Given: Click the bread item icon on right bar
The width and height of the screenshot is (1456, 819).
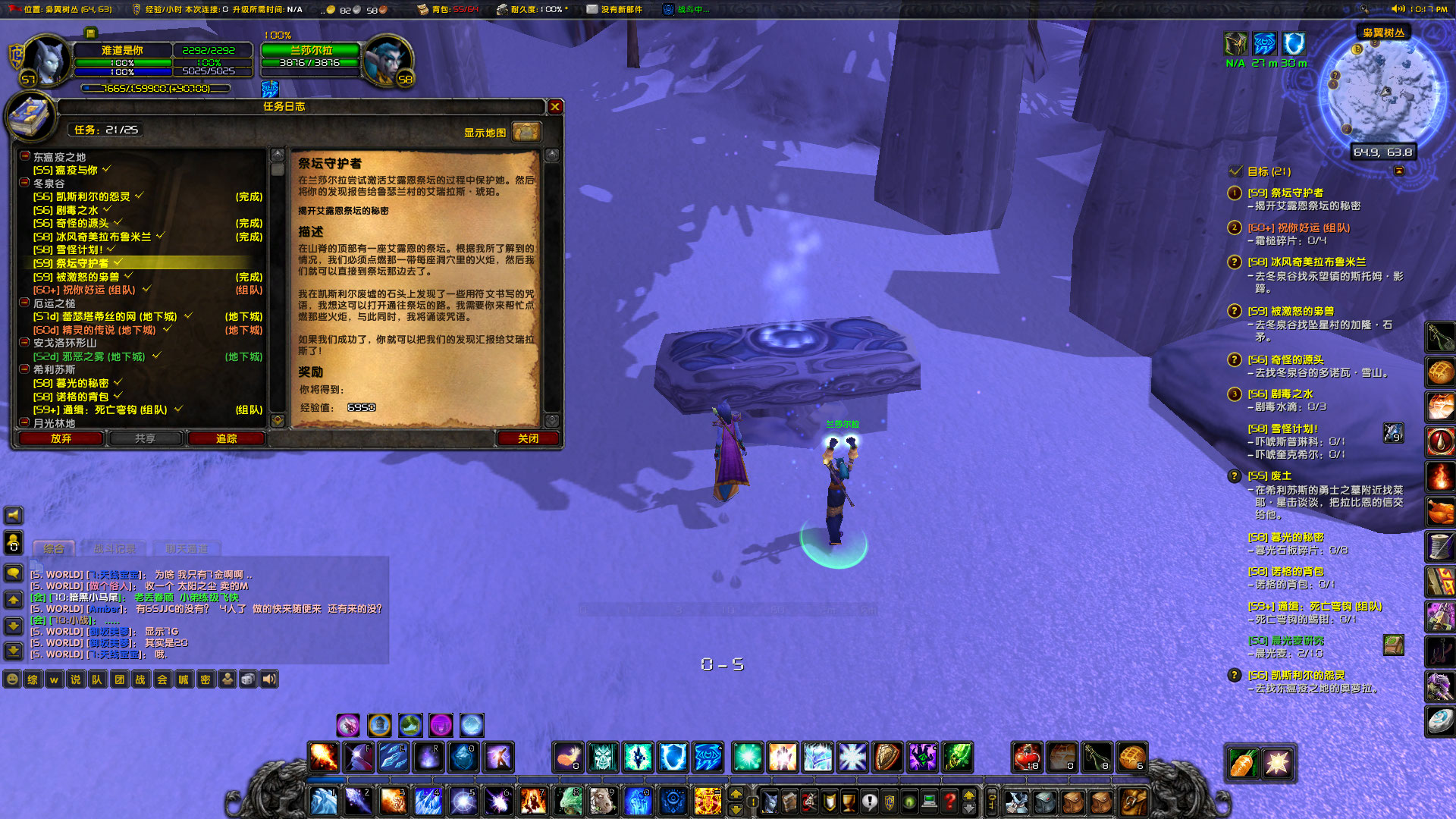Looking at the screenshot, I should 1440,372.
